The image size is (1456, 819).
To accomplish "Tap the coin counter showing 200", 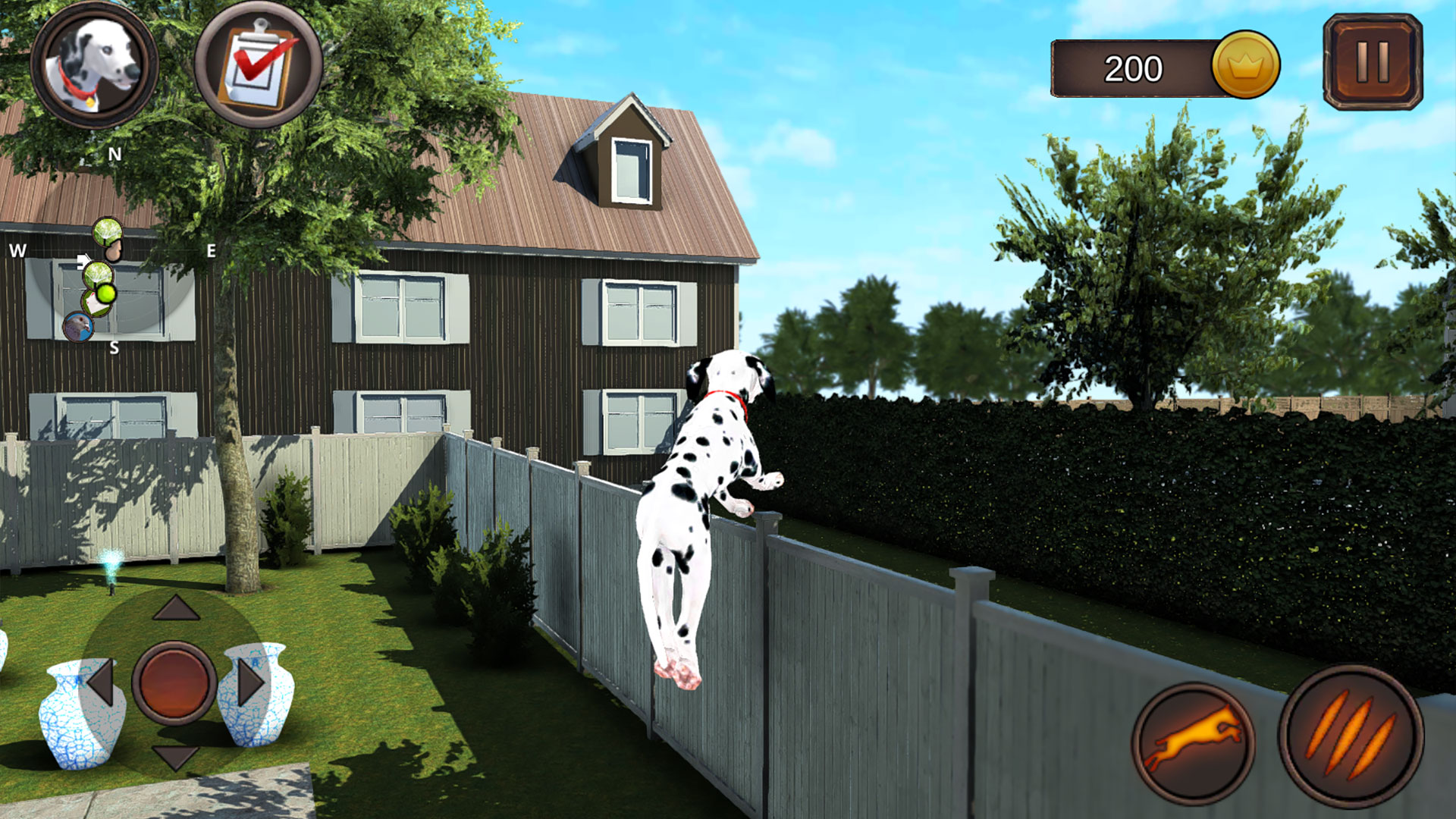I will (1133, 67).
